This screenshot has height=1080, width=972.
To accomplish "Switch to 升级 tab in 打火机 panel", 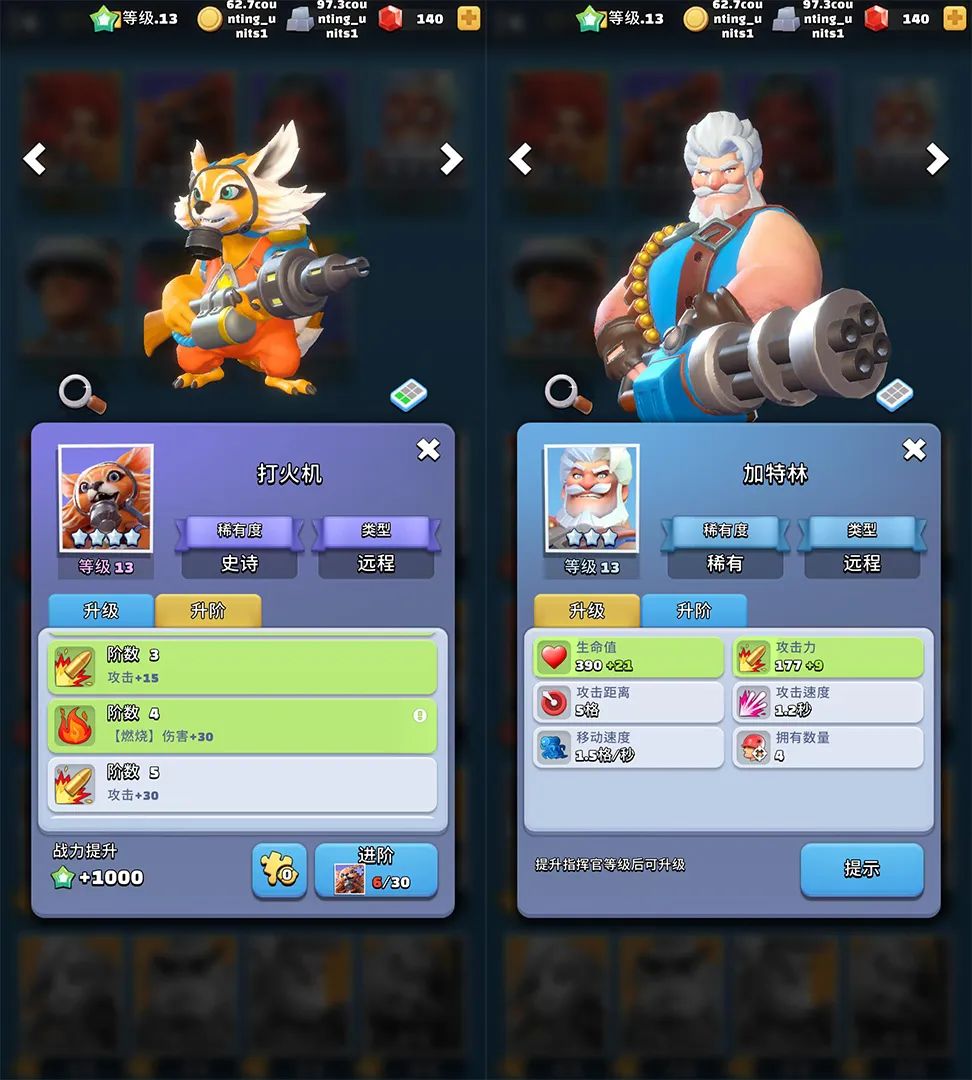I will click(x=101, y=611).
